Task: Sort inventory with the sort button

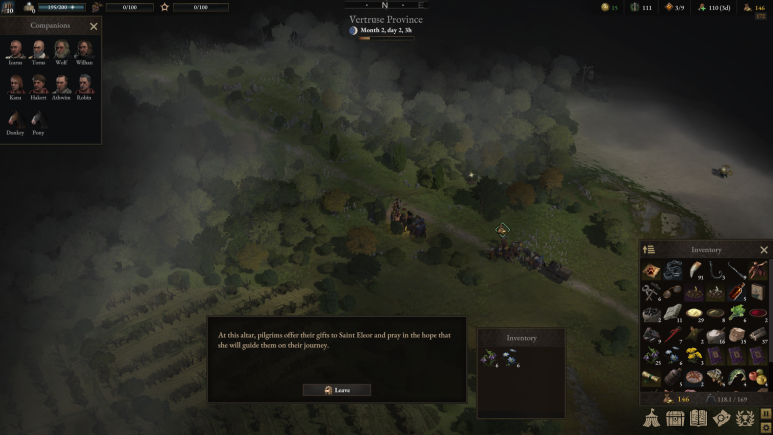Action: tap(648, 250)
